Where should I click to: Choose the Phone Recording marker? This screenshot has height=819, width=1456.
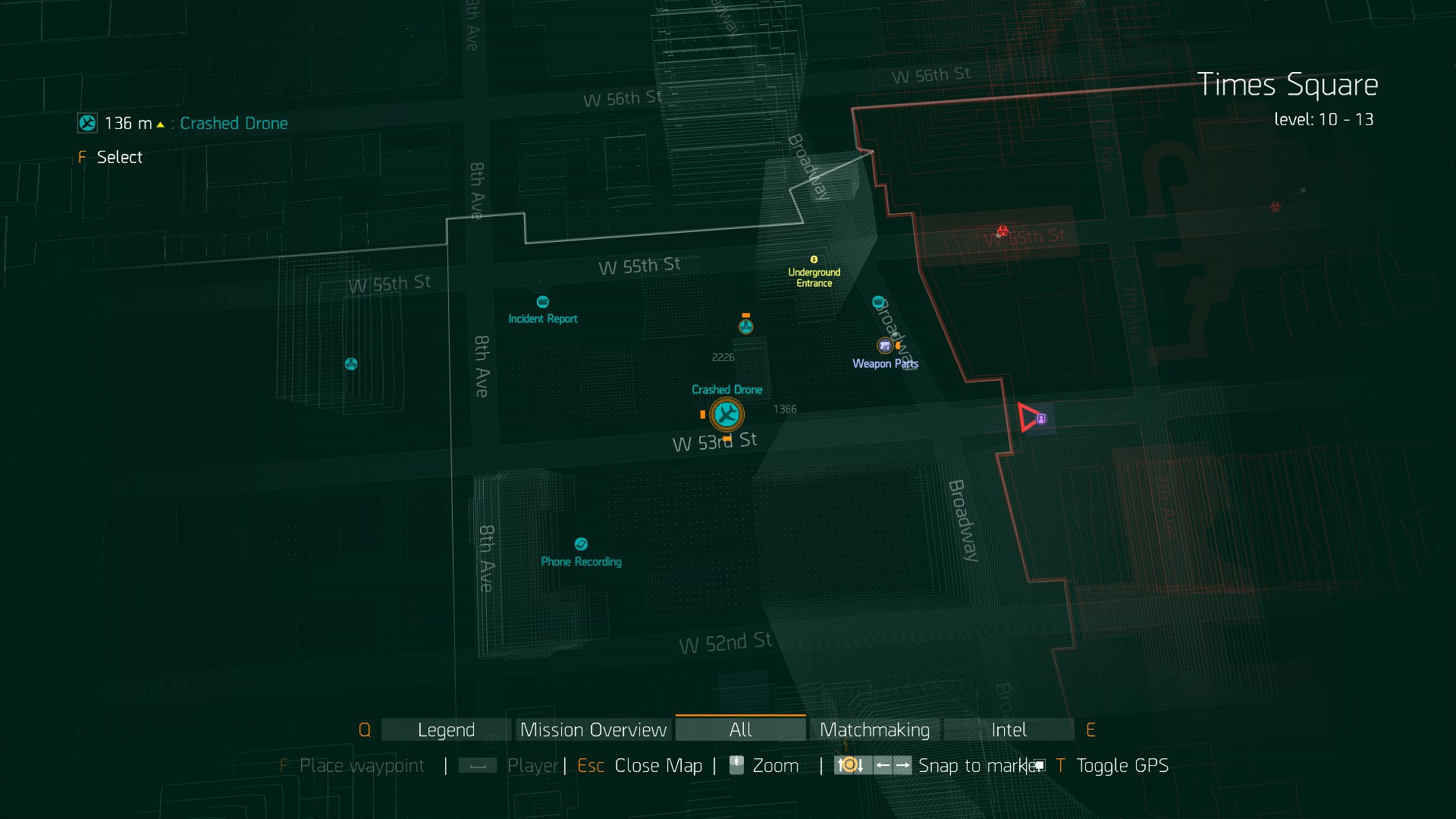click(581, 544)
